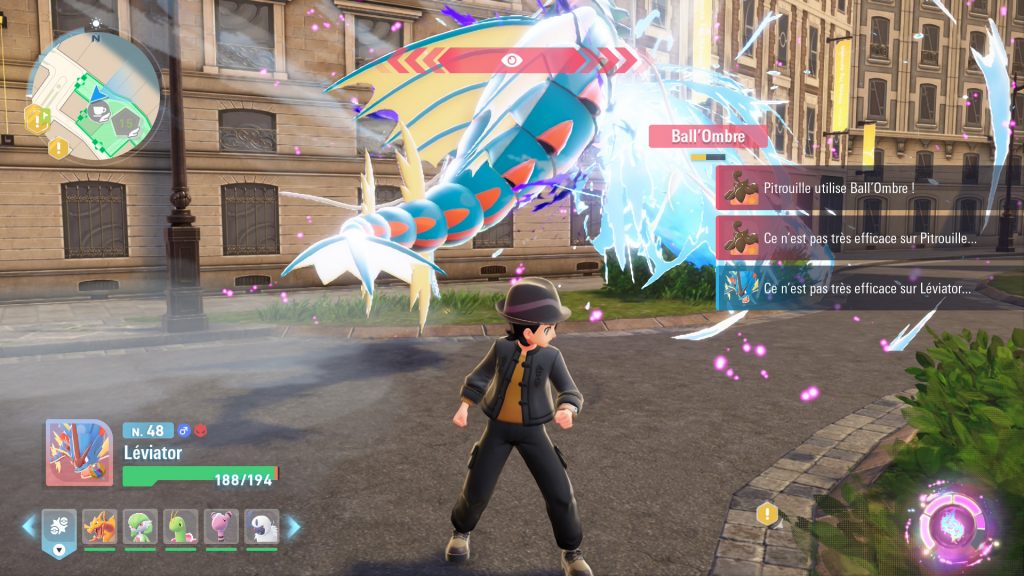Click the party bar left arrow
This screenshot has height=576, width=1024.
coord(29,526)
